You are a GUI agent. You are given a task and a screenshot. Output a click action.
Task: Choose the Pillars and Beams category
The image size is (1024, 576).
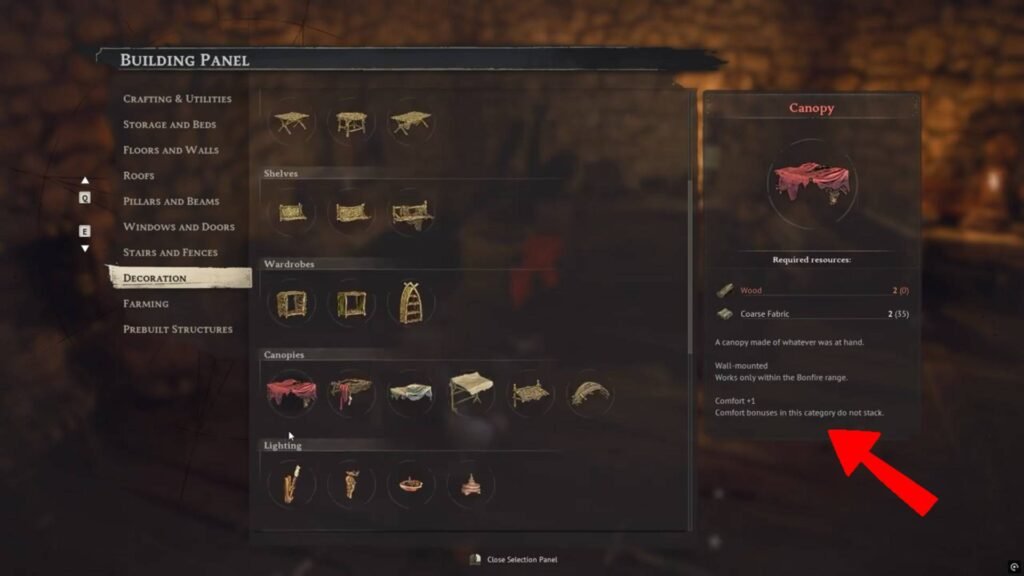[170, 201]
